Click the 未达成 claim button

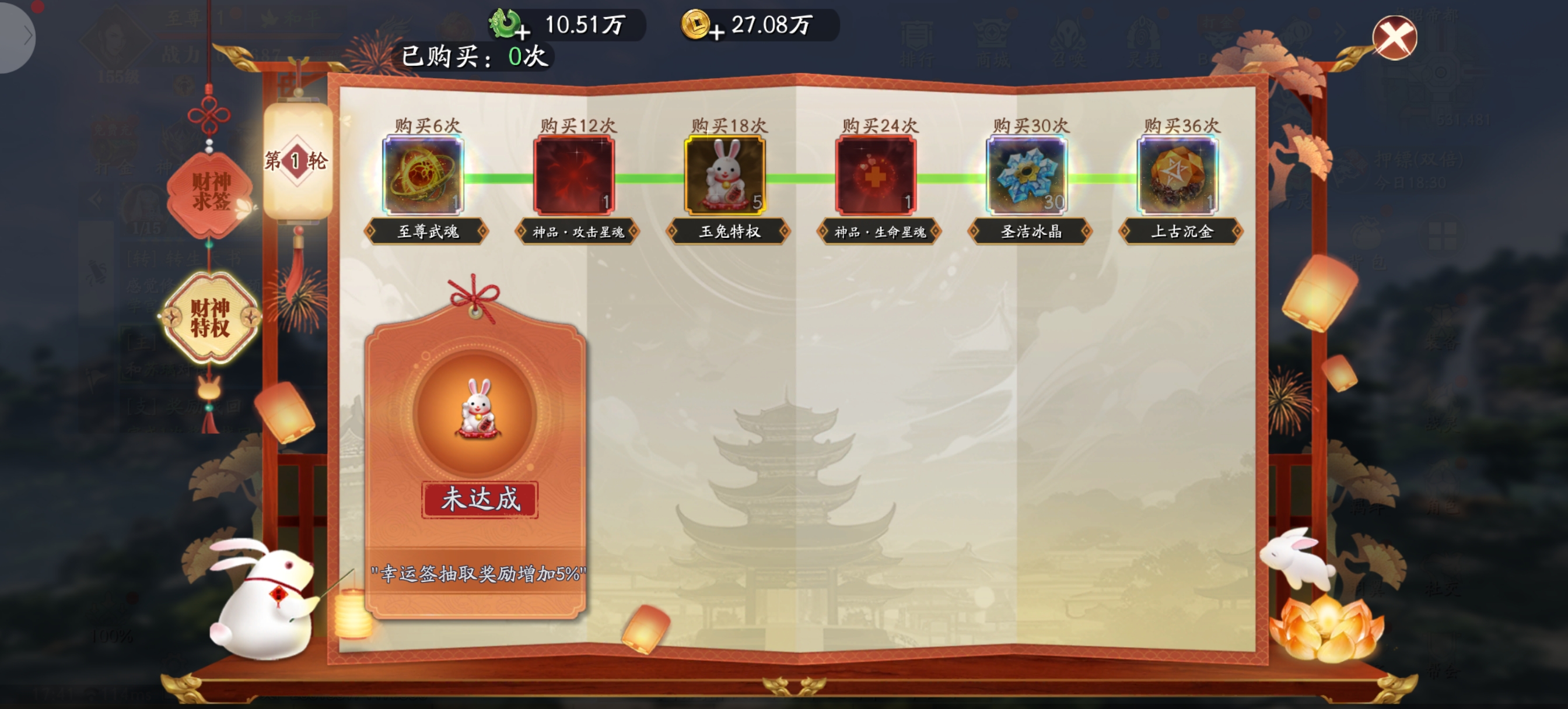480,500
